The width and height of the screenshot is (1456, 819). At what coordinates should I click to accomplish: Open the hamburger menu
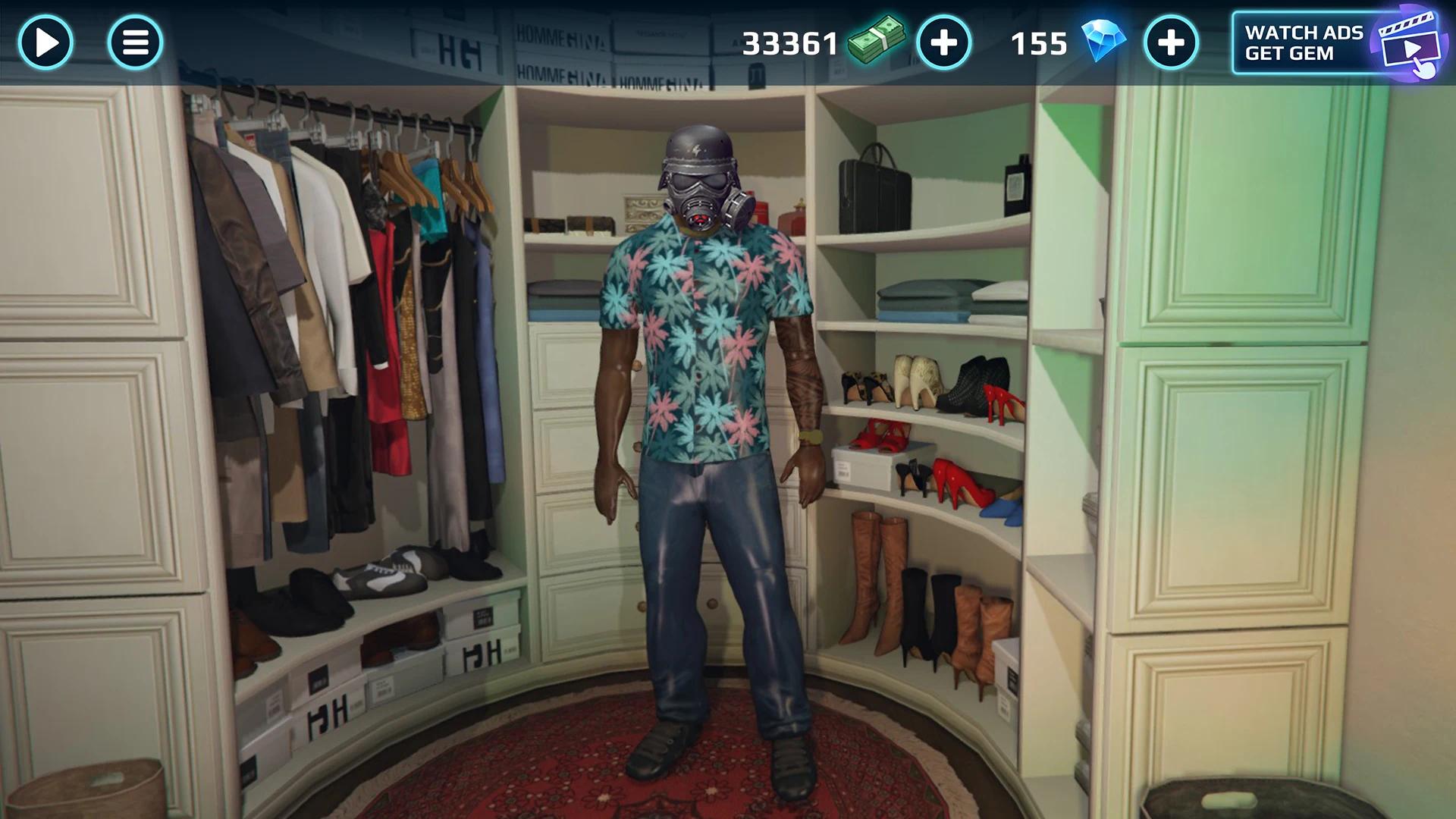[135, 42]
